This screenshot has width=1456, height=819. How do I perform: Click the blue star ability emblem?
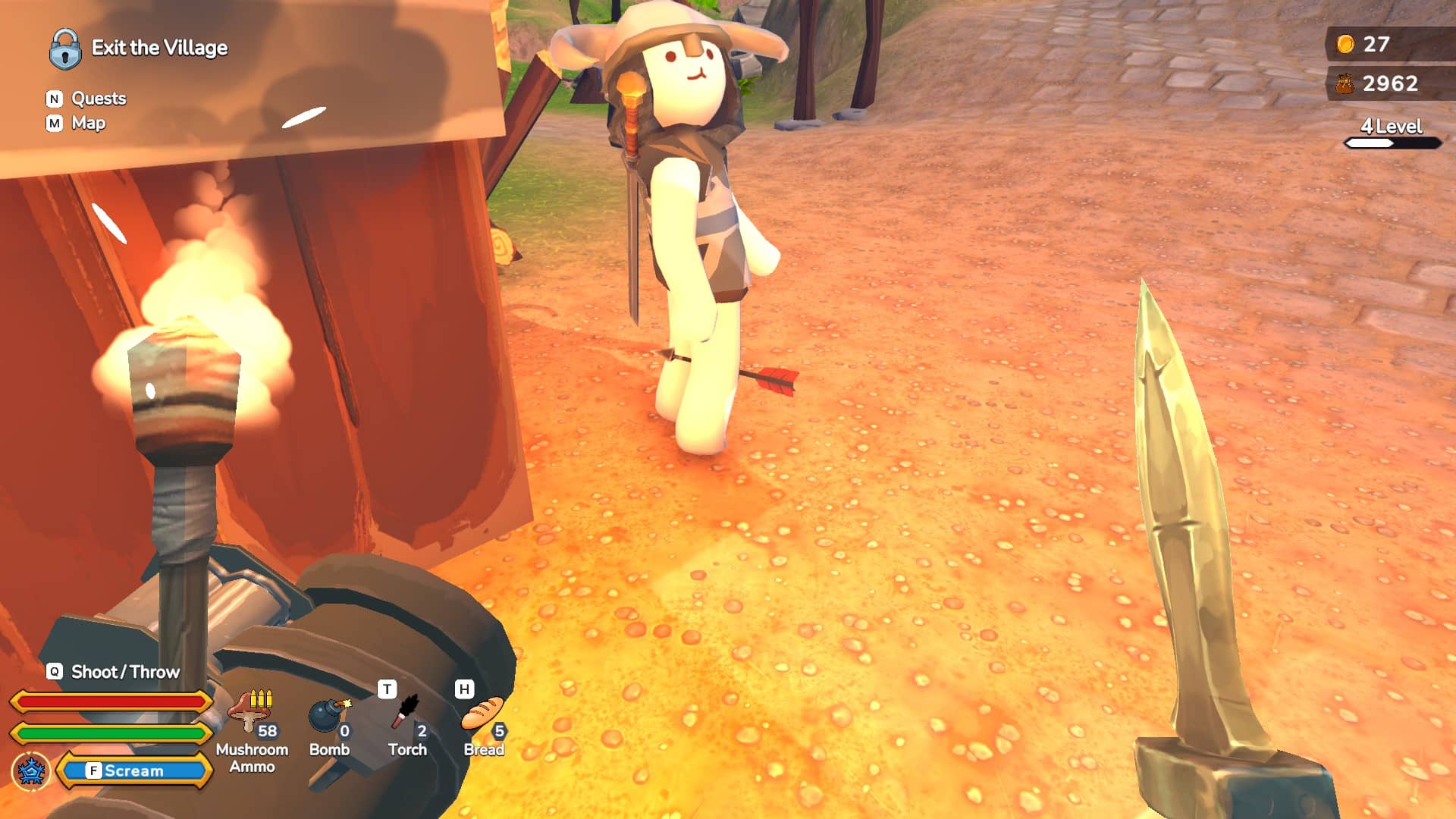pos(31,770)
